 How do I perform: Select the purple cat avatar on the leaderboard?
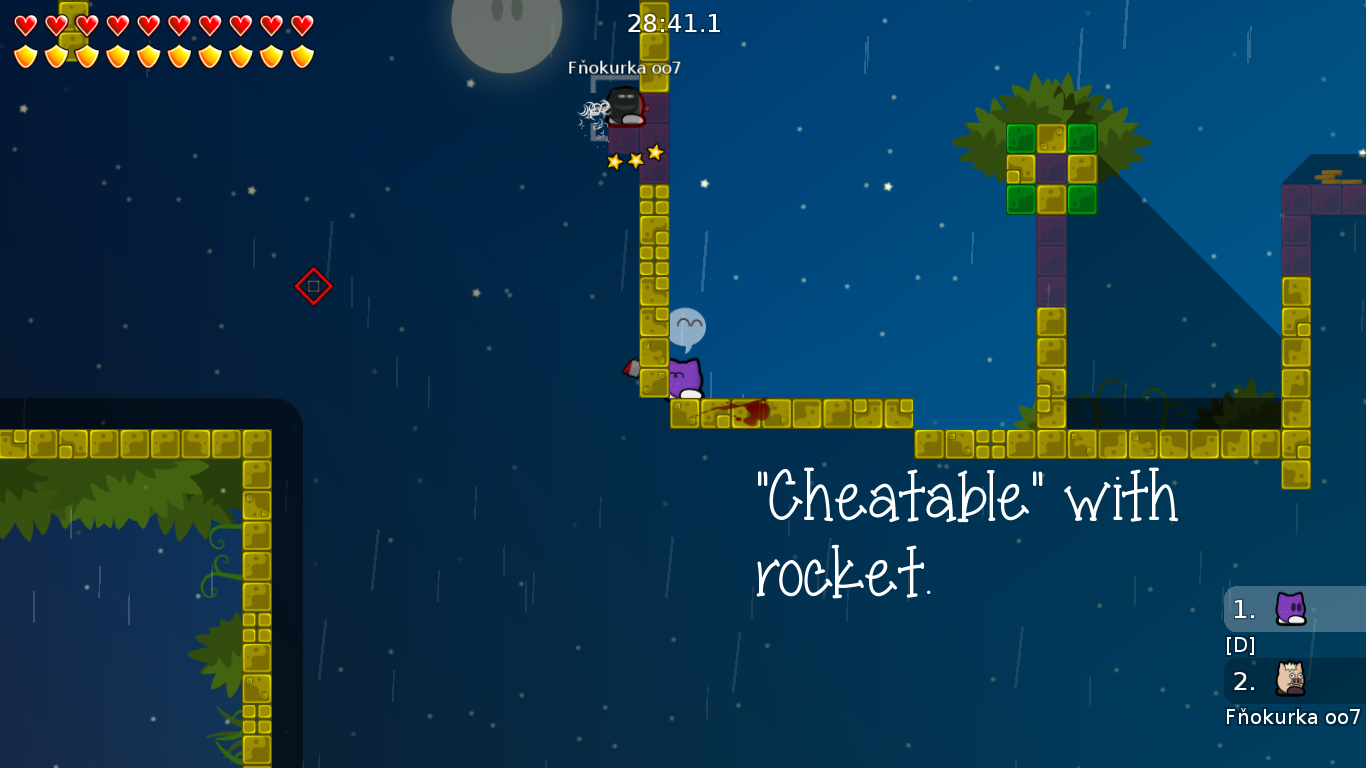coord(1291,608)
